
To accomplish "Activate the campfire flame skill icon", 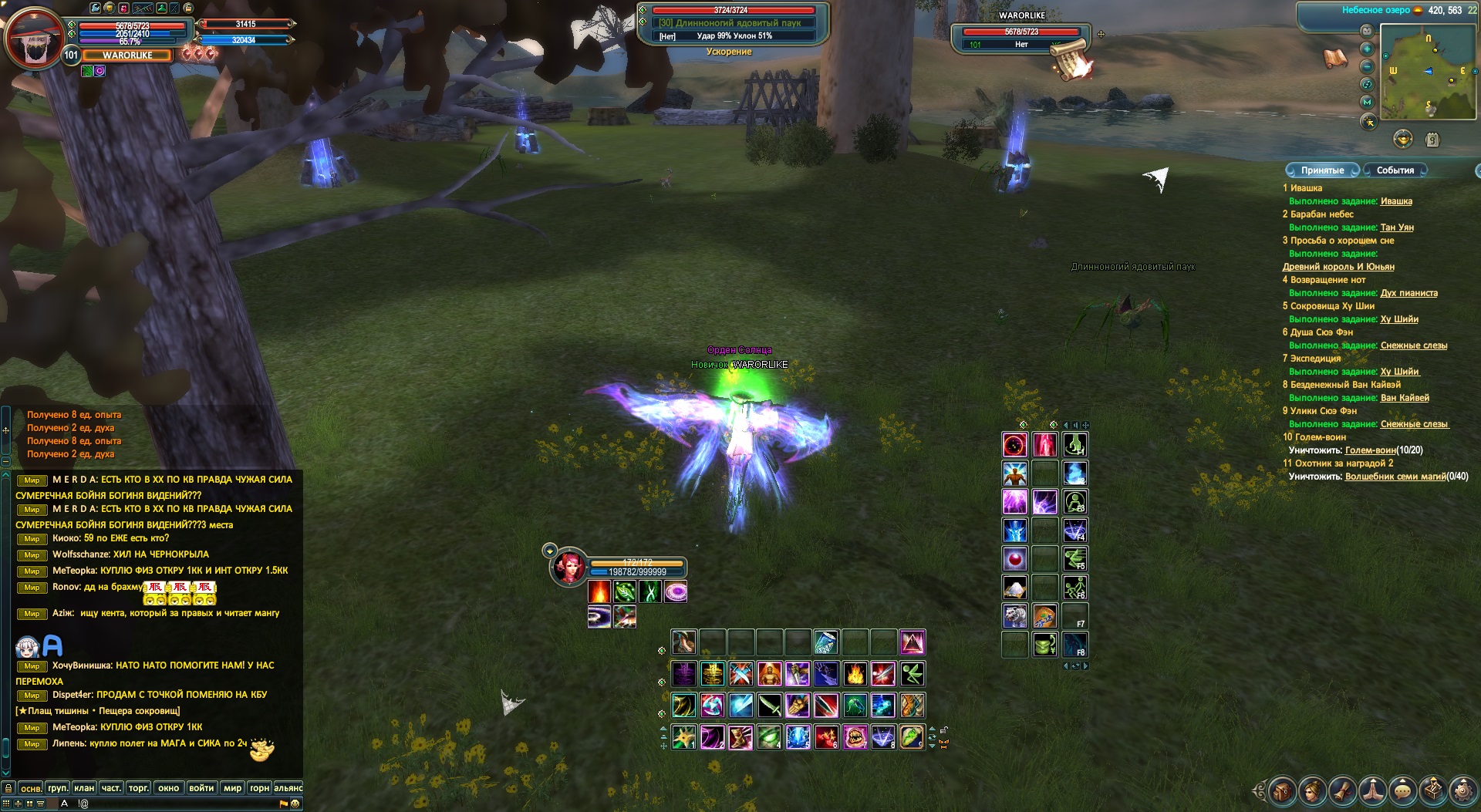I will point(855,675).
